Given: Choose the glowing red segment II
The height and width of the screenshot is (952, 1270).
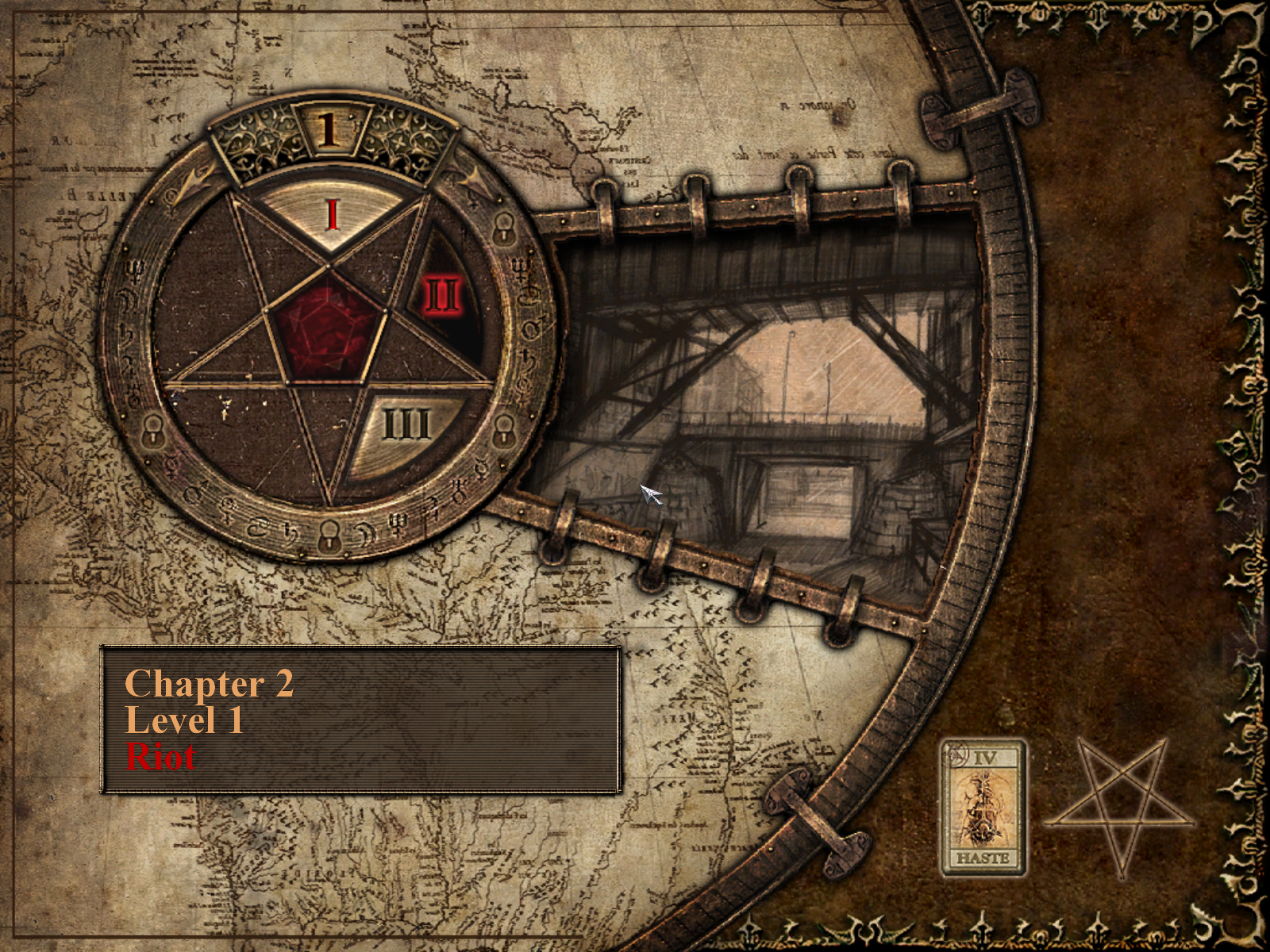Looking at the screenshot, I should pyautogui.click(x=442, y=295).
